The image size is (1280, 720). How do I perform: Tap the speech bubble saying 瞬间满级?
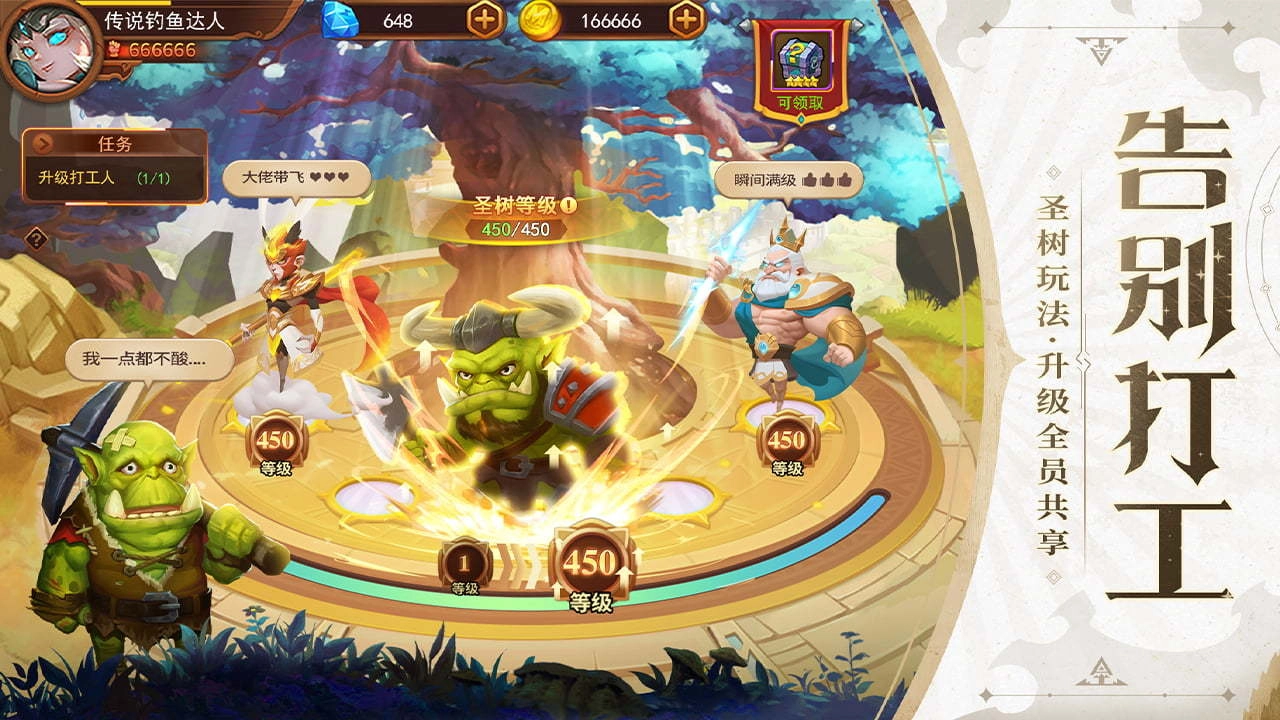791,181
